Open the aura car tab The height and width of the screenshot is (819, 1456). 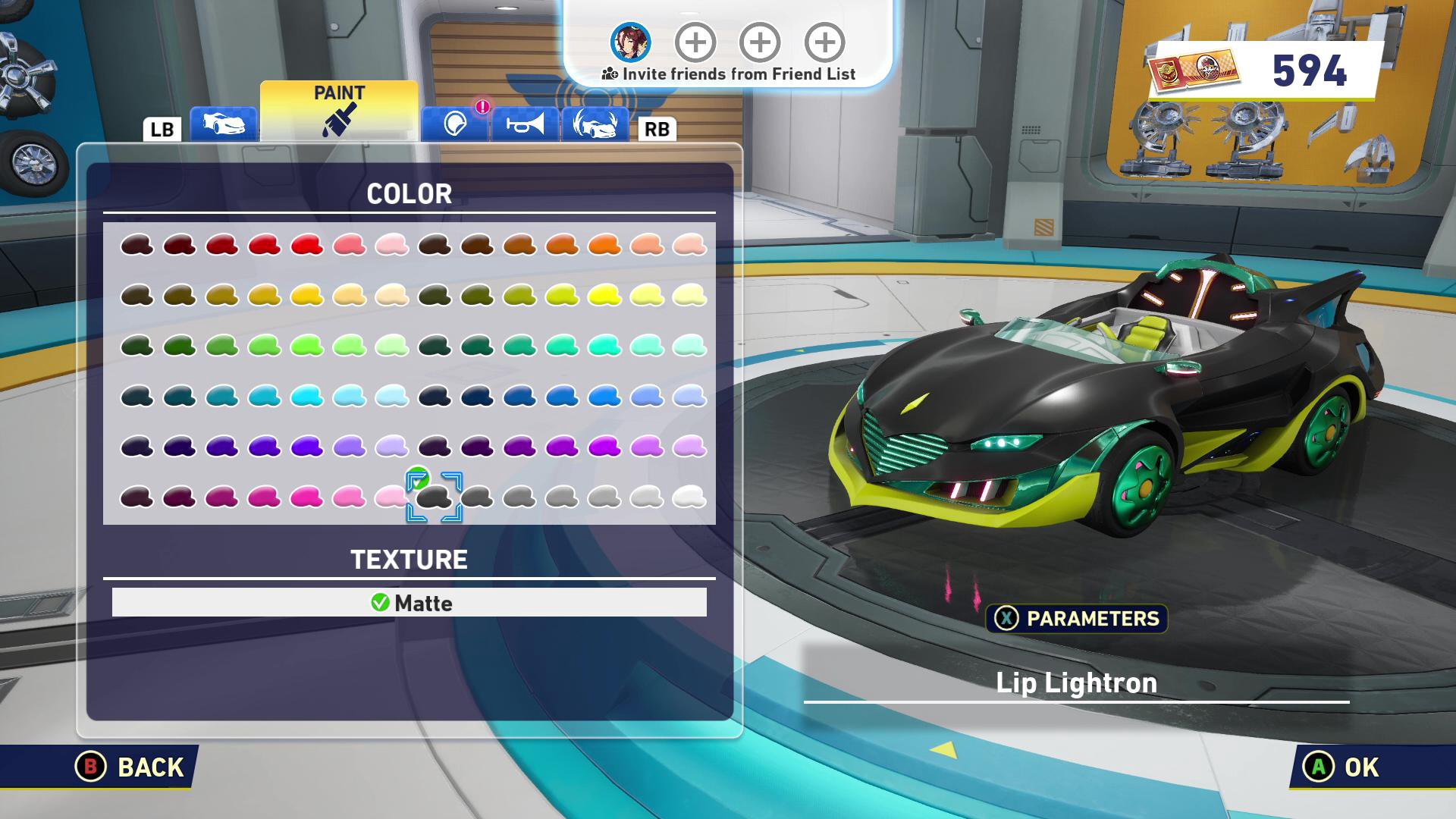click(x=595, y=124)
